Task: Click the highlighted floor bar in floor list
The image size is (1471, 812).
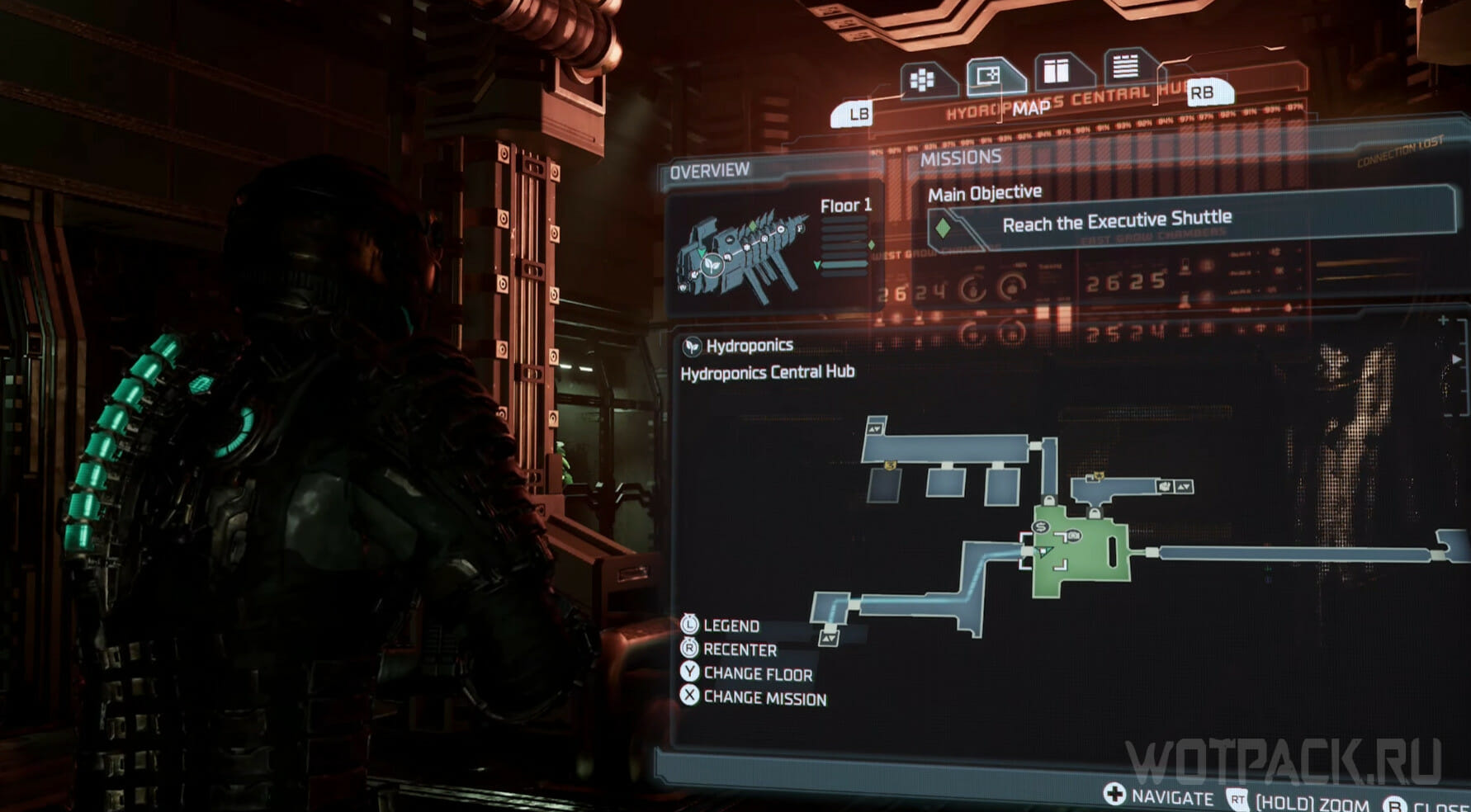Action: point(844,264)
